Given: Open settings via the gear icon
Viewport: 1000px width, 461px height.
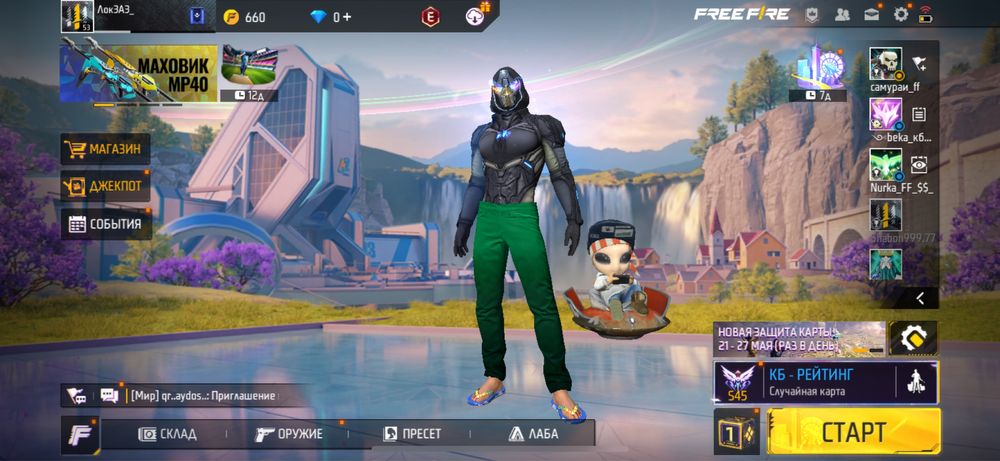Looking at the screenshot, I should point(901,14).
